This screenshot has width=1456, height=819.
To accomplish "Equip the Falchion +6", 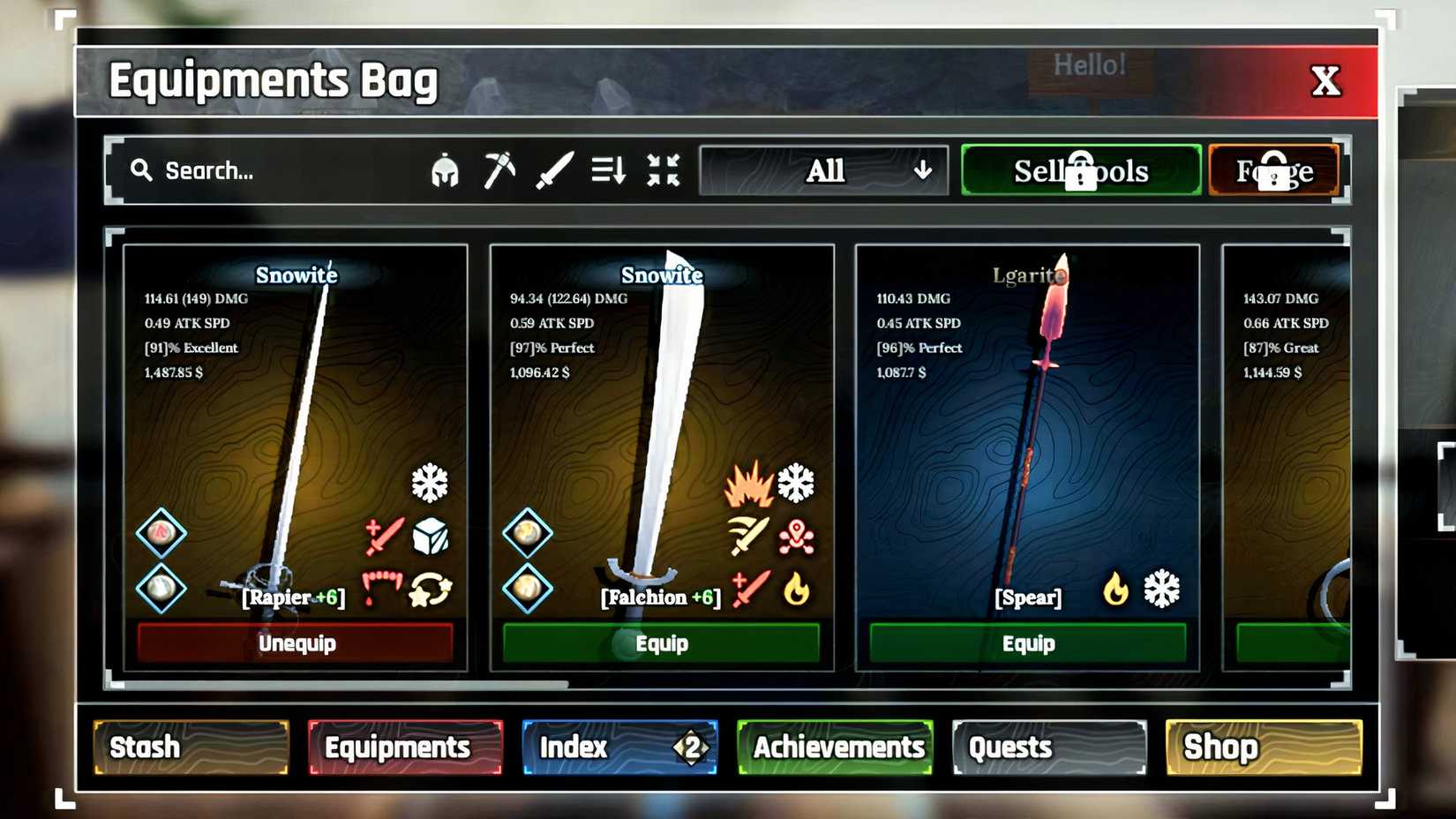I will [661, 643].
